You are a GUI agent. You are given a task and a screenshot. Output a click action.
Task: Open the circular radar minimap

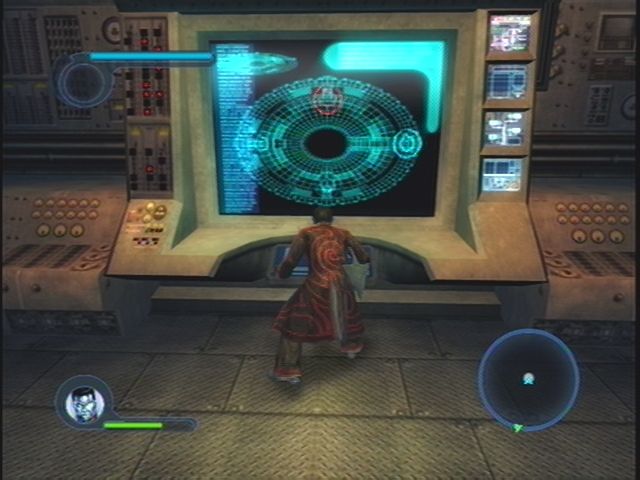click(527, 379)
